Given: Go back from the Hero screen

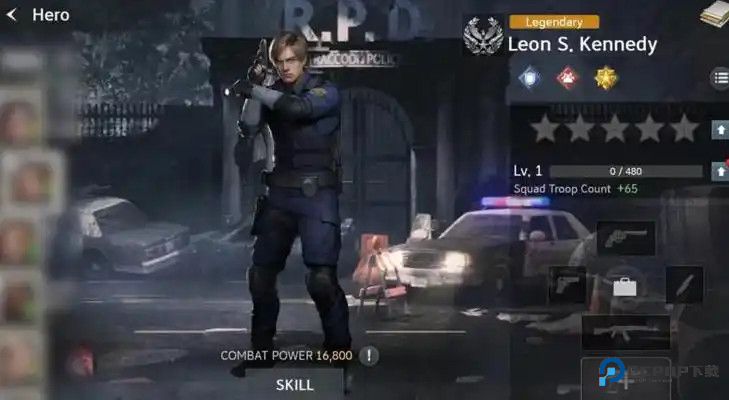Looking at the screenshot, I should point(12,15).
